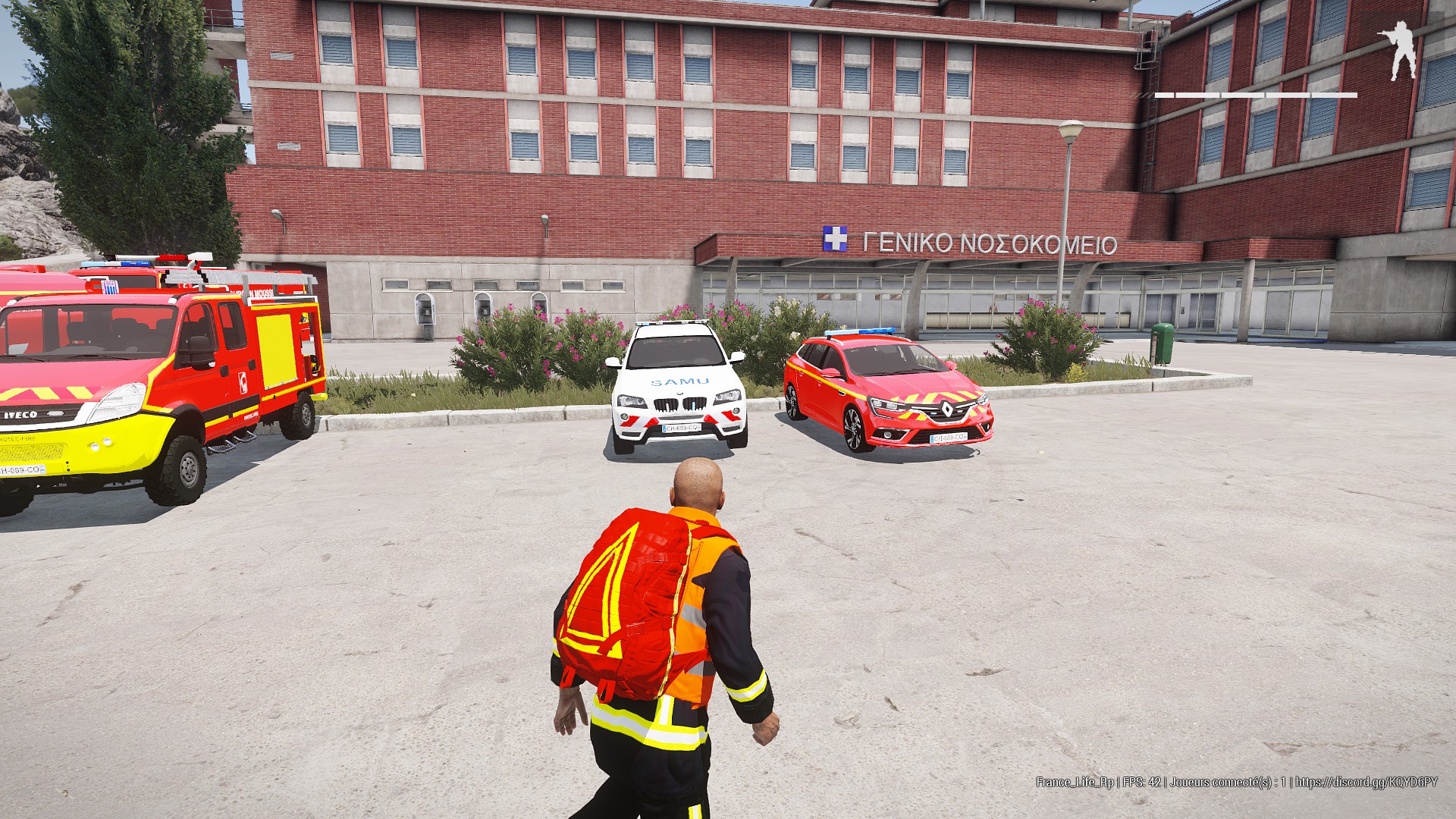The image size is (1456, 819).
Task: Click the soldier stance indicator icon
Action: coord(1396,51)
